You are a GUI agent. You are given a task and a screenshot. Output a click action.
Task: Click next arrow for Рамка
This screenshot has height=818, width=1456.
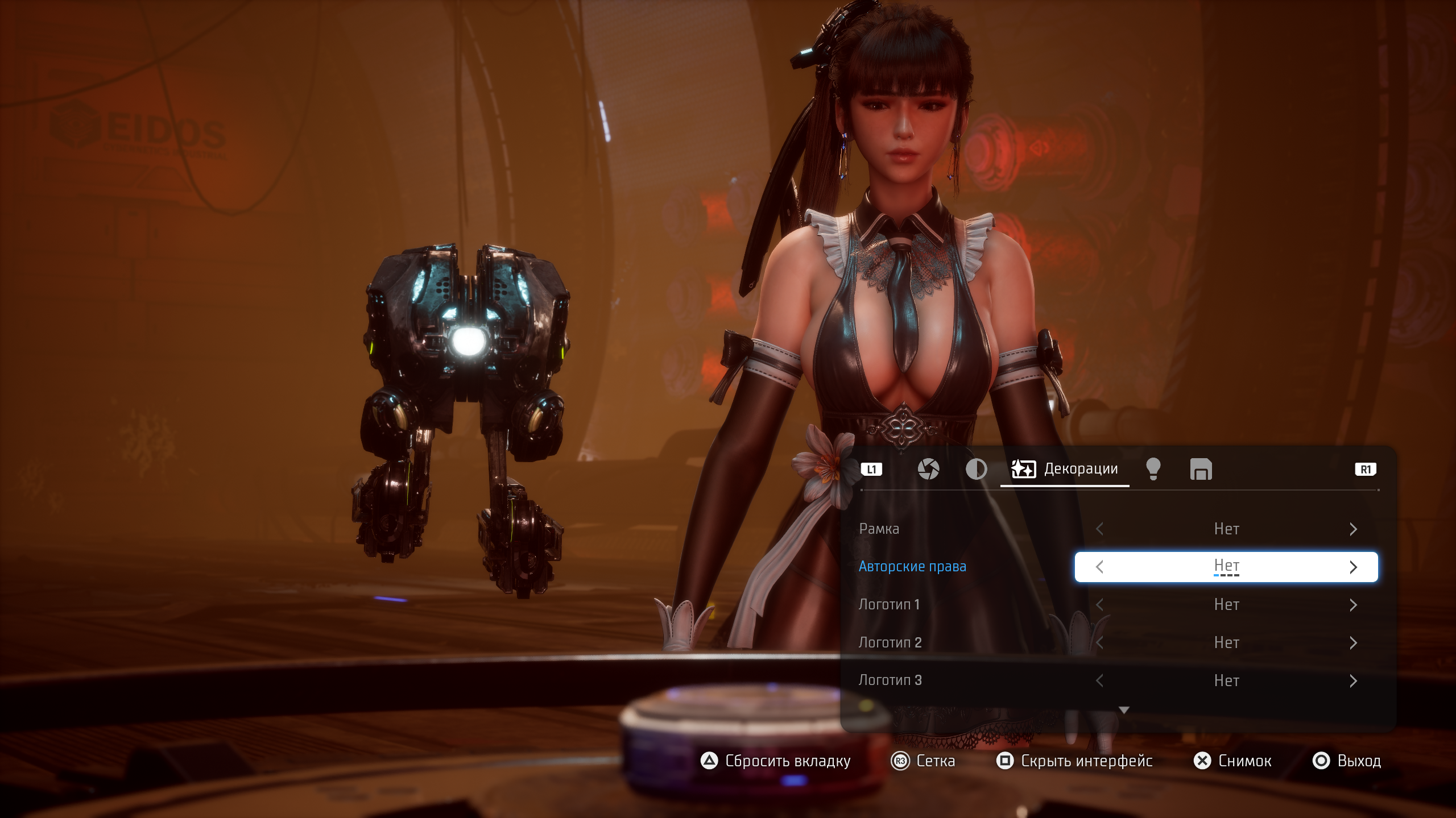point(1353,529)
